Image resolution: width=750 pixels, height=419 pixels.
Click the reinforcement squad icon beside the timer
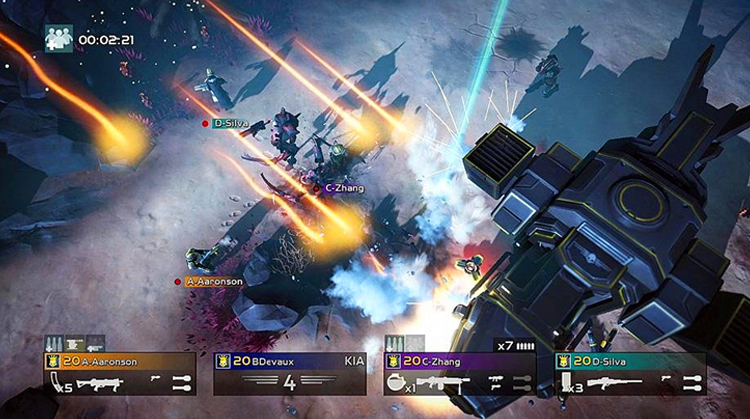(x=58, y=39)
